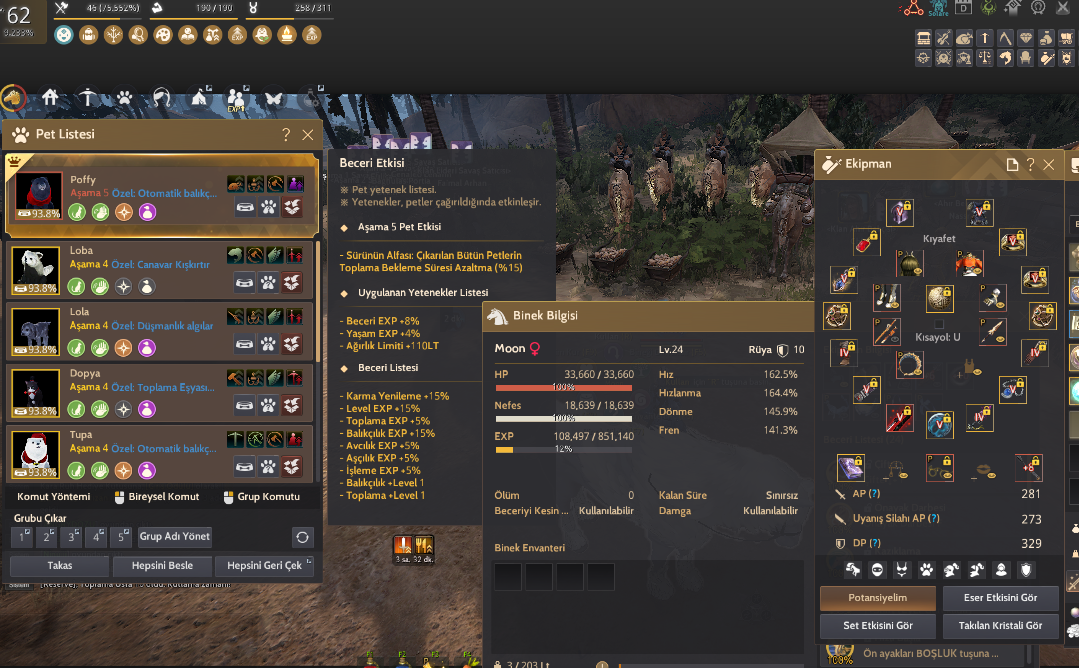Click Eser Etkisini Gör button
Image resolution: width=1079 pixels, height=668 pixels.
pyautogui.click(x=1000, y=598)
